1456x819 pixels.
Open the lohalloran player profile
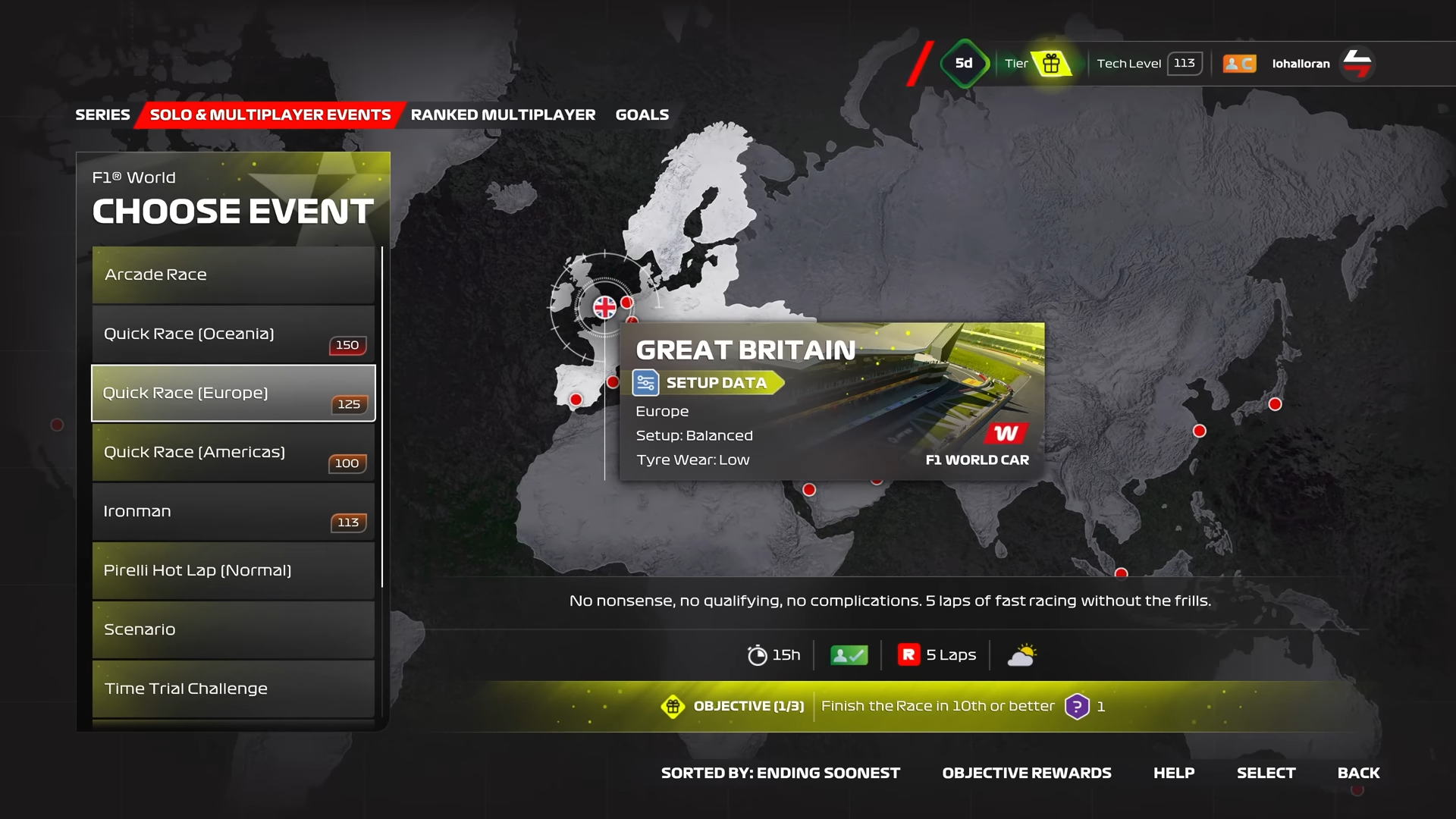[1301, 64]
